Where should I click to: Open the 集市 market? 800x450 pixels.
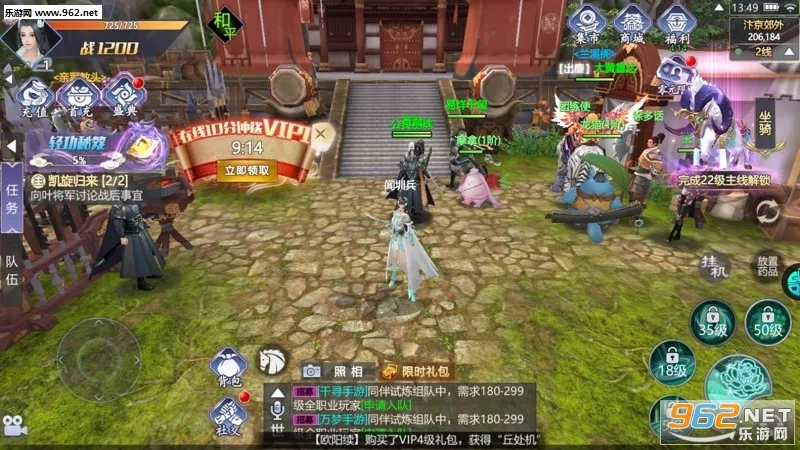(588, 25)
